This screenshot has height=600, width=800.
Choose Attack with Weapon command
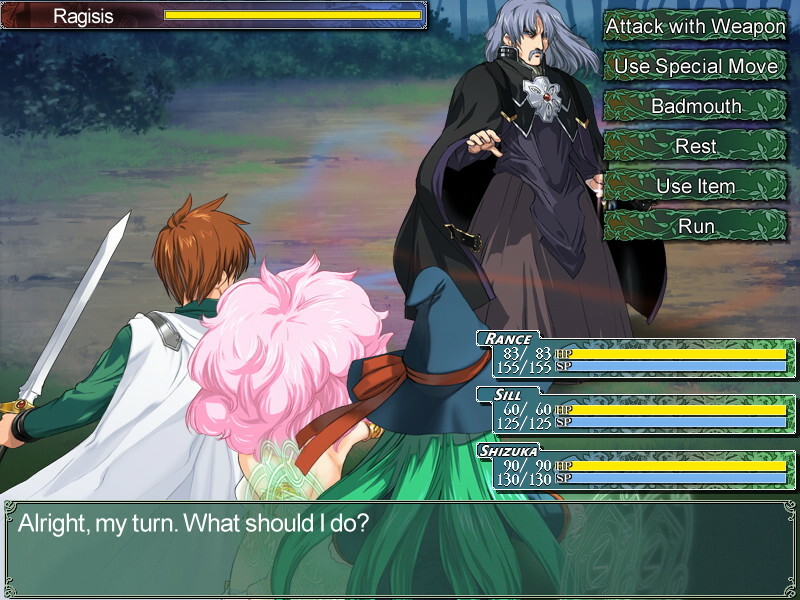tap(696, 26)
